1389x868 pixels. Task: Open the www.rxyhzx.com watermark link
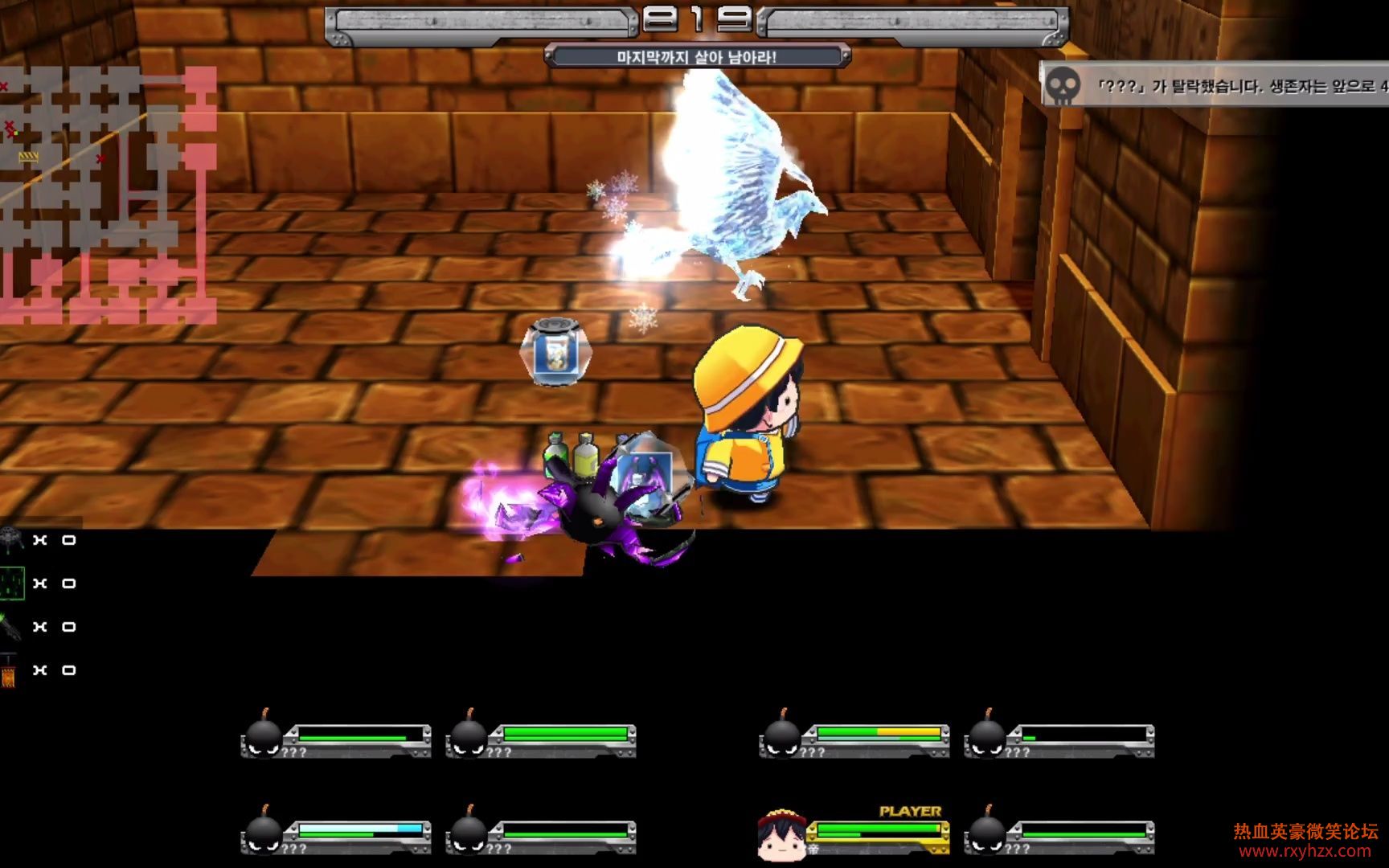click(1305, 851)
